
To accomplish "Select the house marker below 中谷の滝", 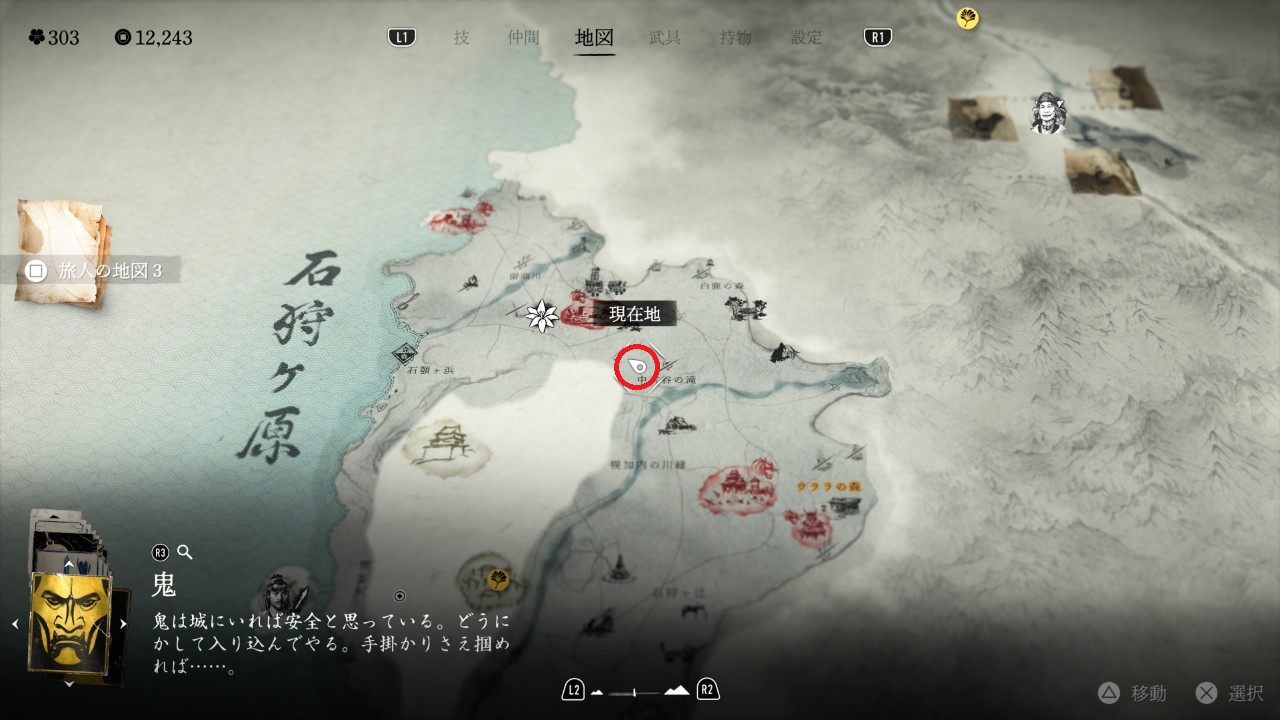I will click(x=676, y=425).
